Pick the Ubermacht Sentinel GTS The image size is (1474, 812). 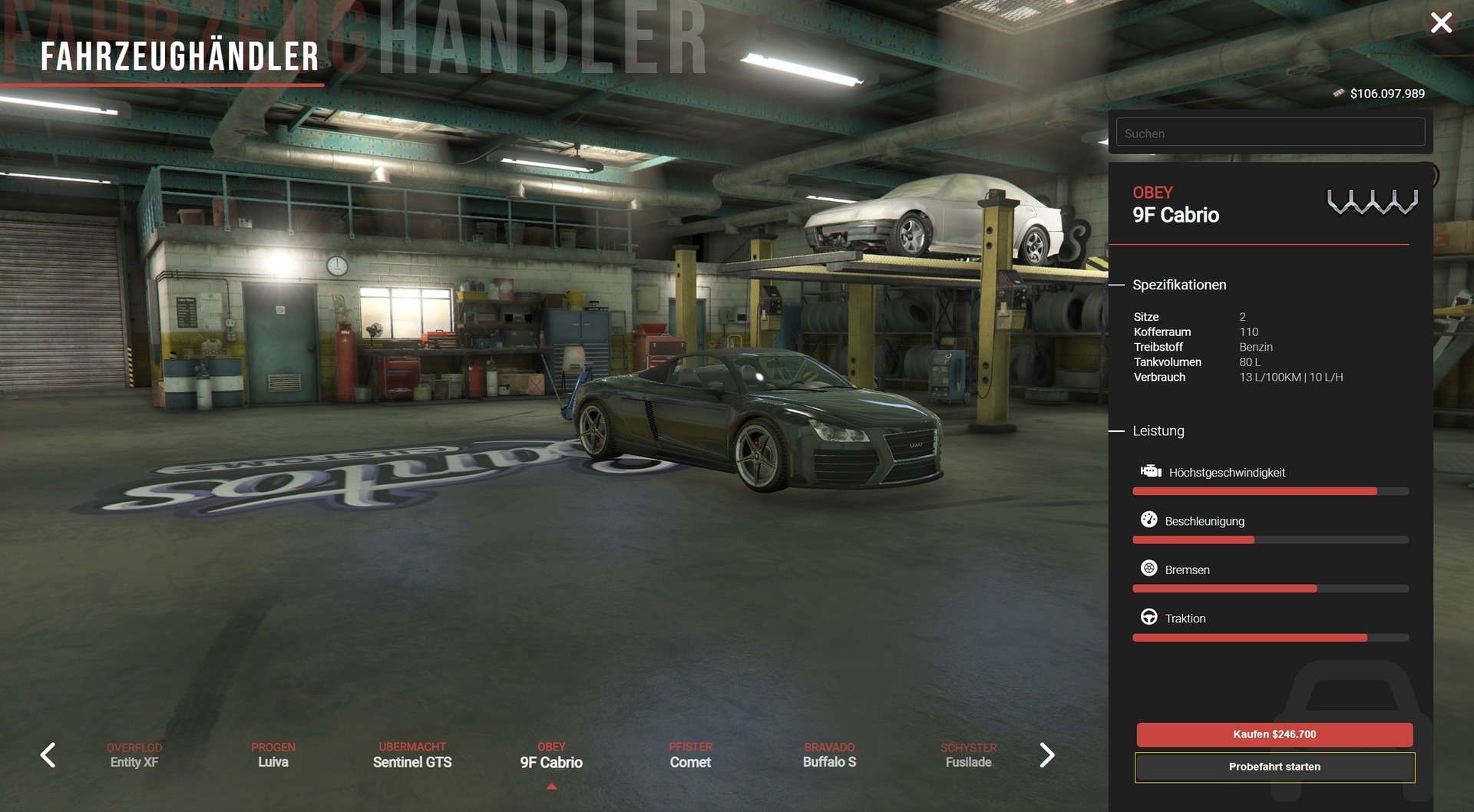[x=412, y=755]
